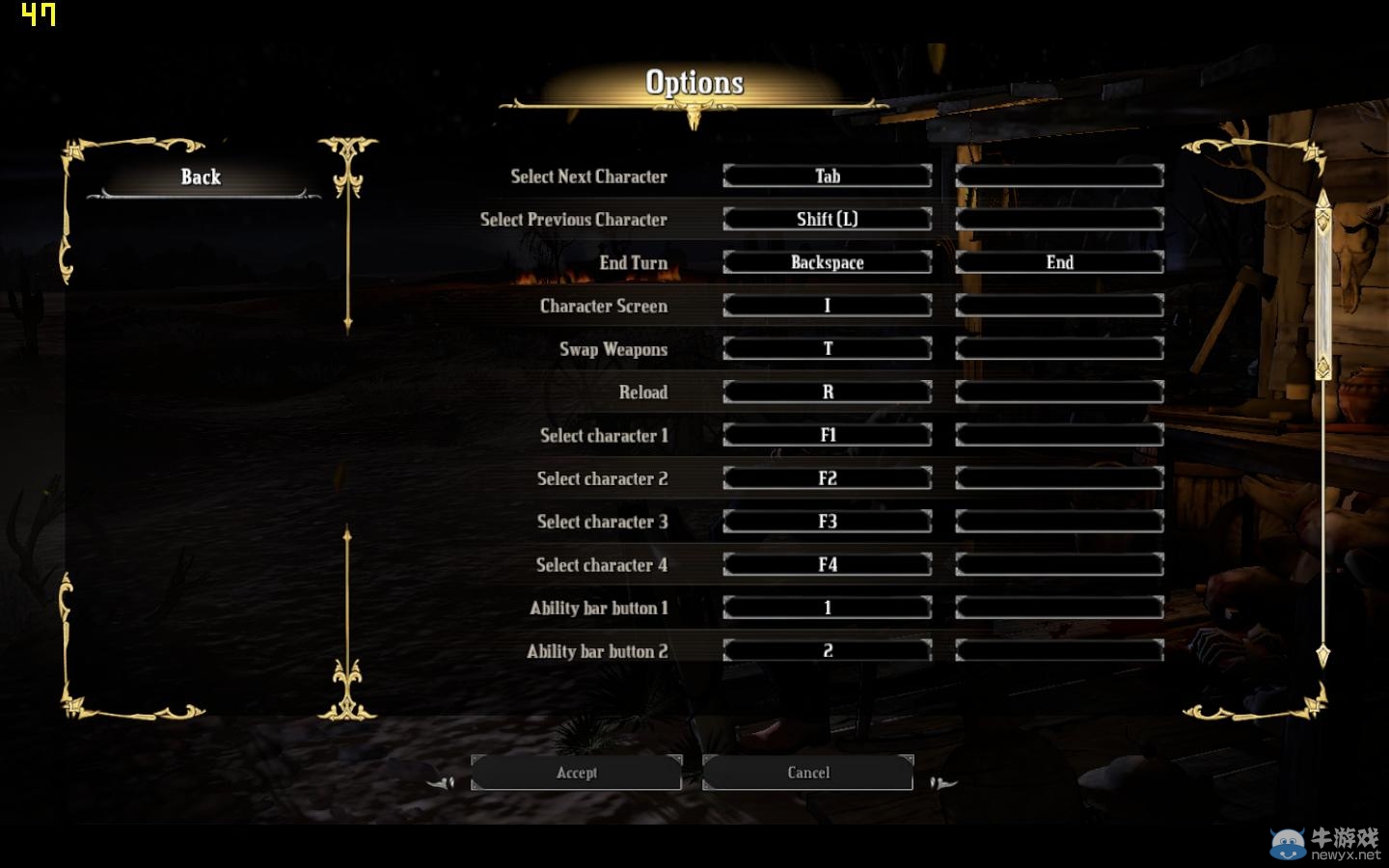Change the Shift (L) binding for Select Previous Character

pyautogui.click(x=827, y=219)
